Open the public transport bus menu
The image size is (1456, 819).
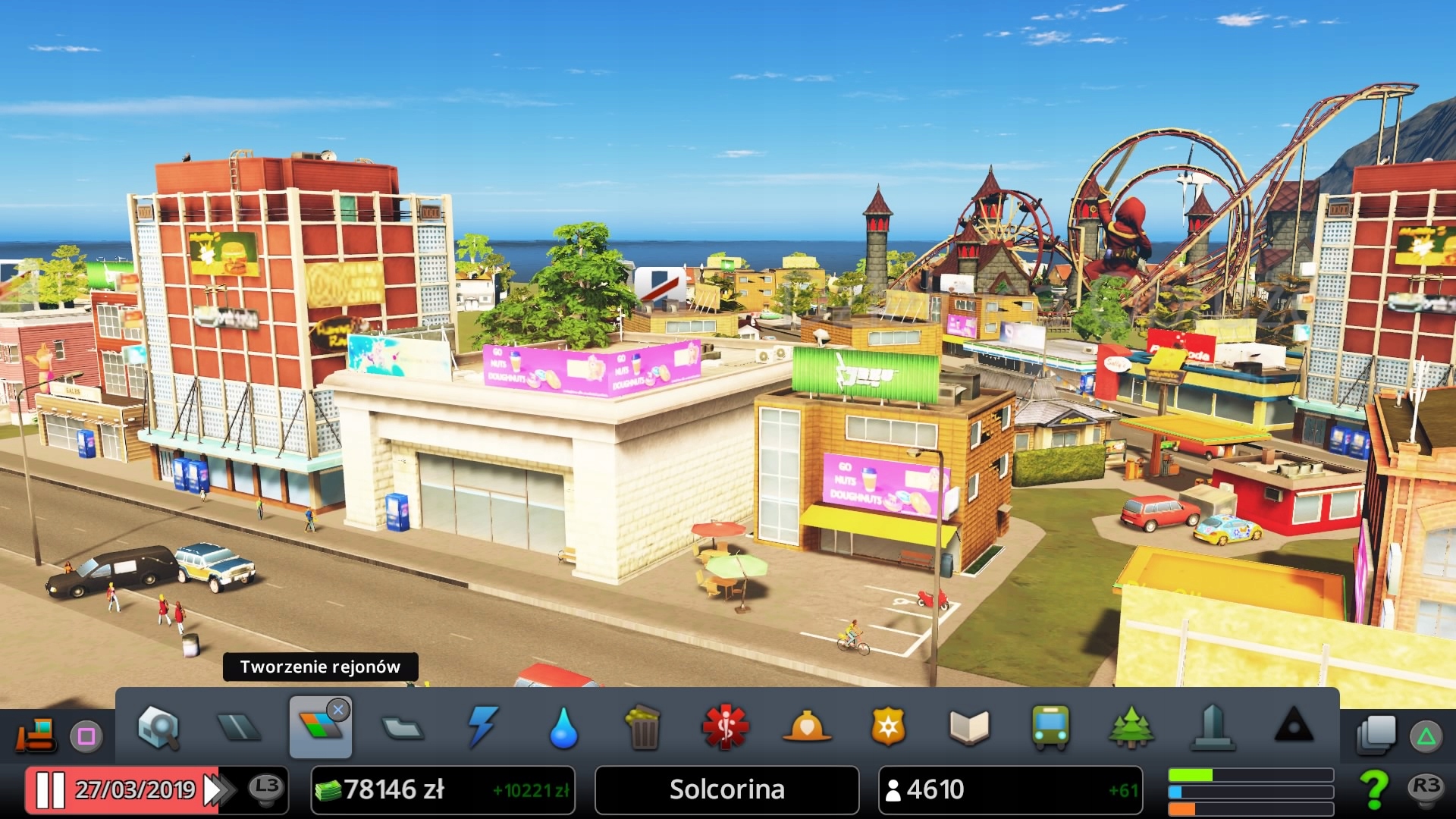click(x=1050, y=728)
